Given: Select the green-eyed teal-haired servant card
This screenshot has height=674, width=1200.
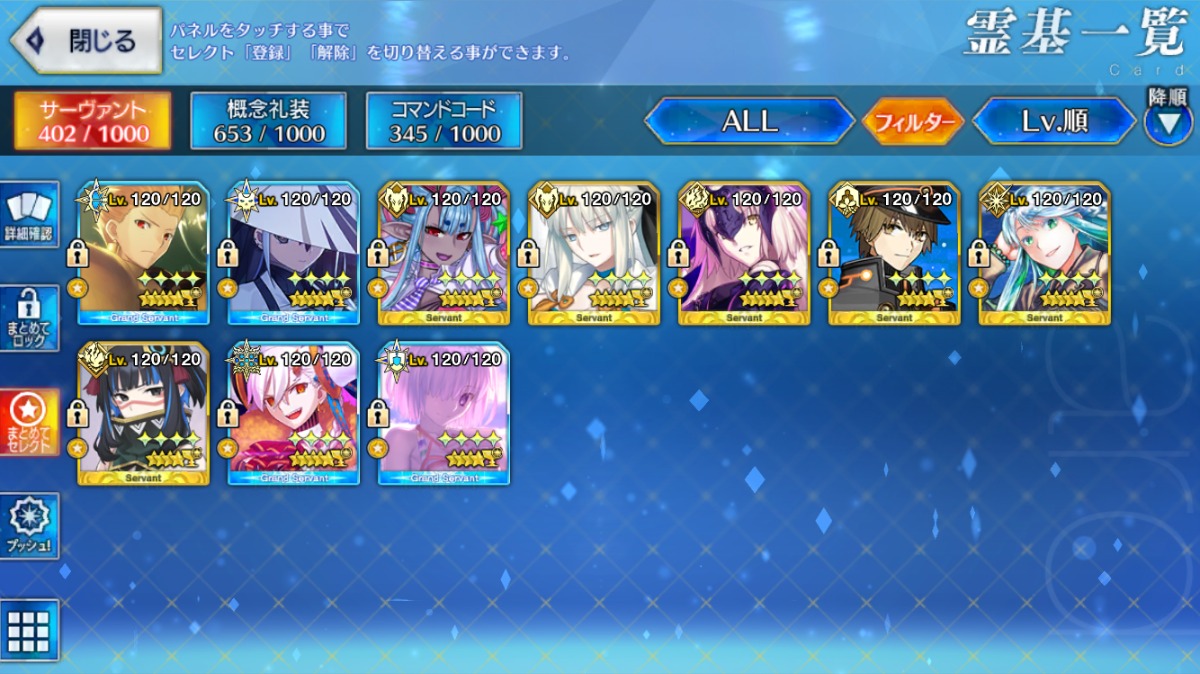Looking at the screenshot, I should 1044,253.
